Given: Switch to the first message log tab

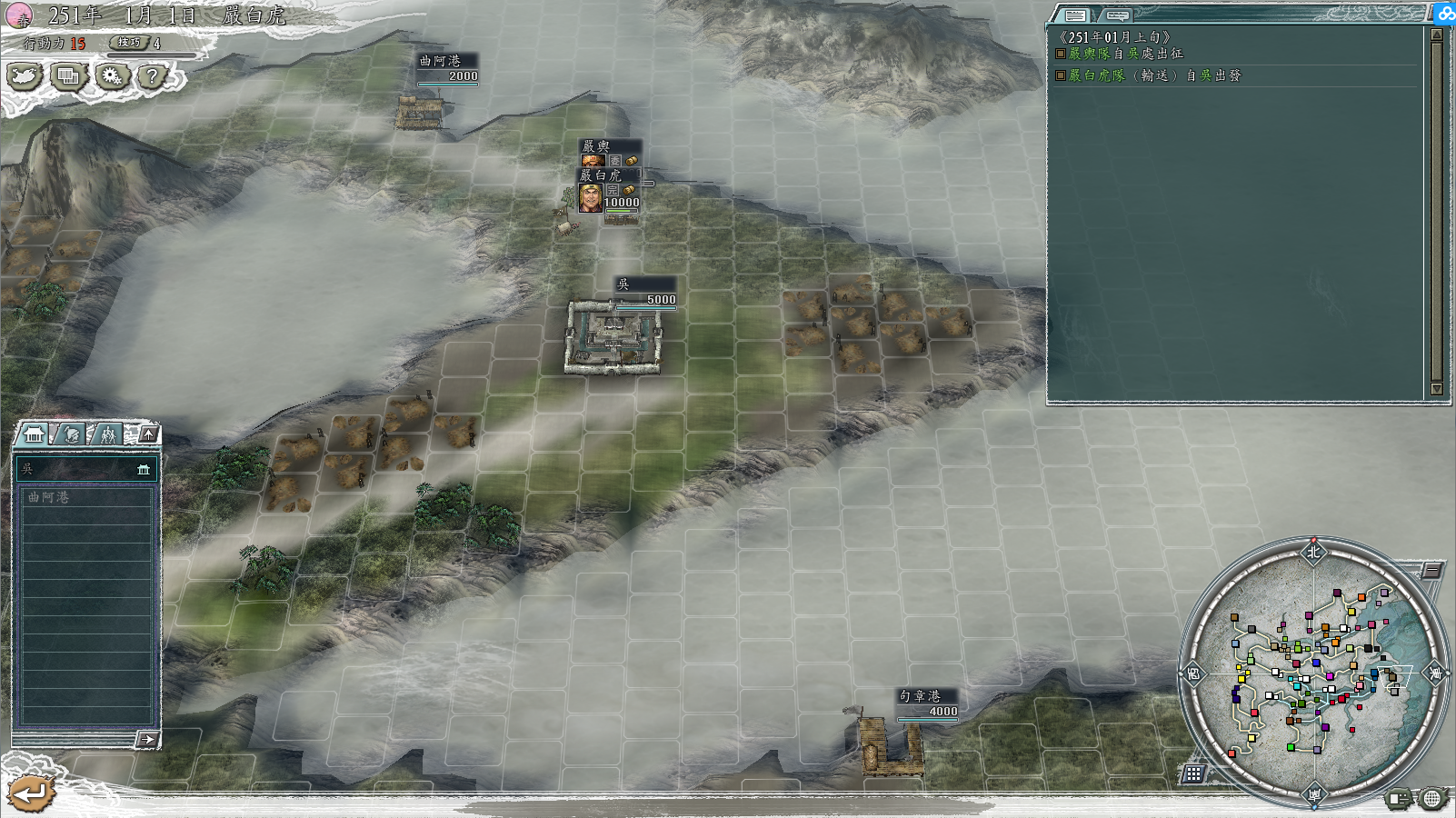Looking at the screenshot, I should point(1075,15).
